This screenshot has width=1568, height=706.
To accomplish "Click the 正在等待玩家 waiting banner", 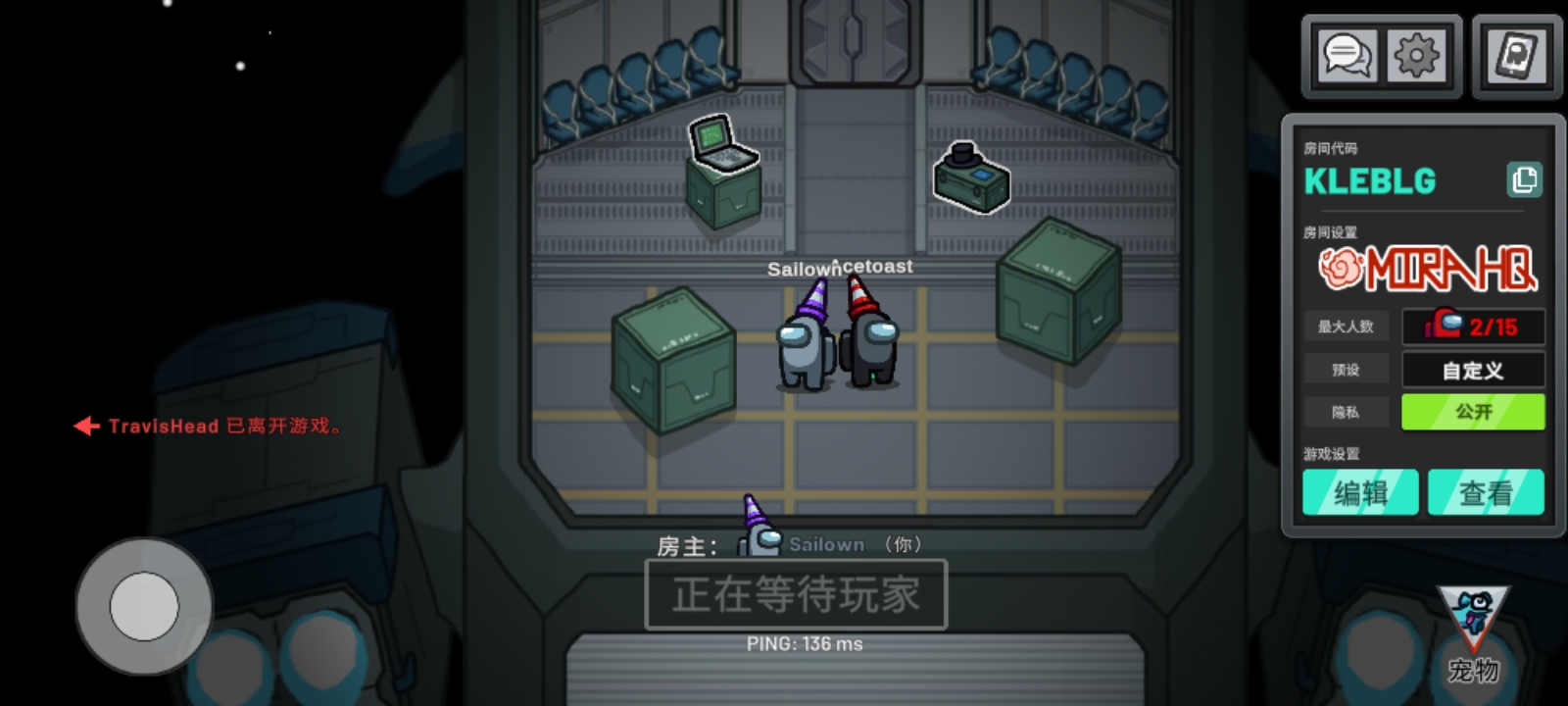I will [x=797, y=591].
